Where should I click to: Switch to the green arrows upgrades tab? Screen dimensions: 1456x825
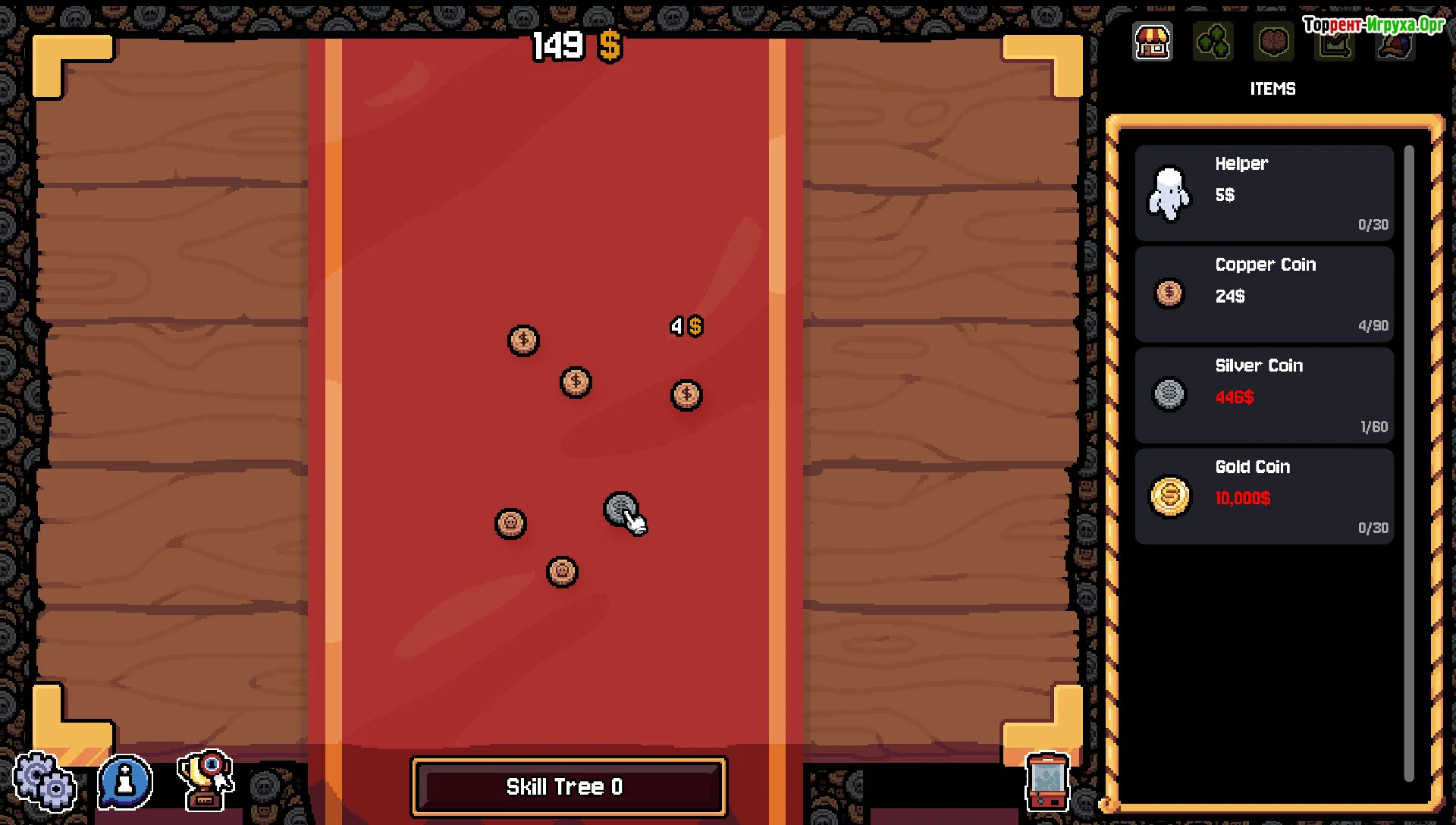[1213, 42]
